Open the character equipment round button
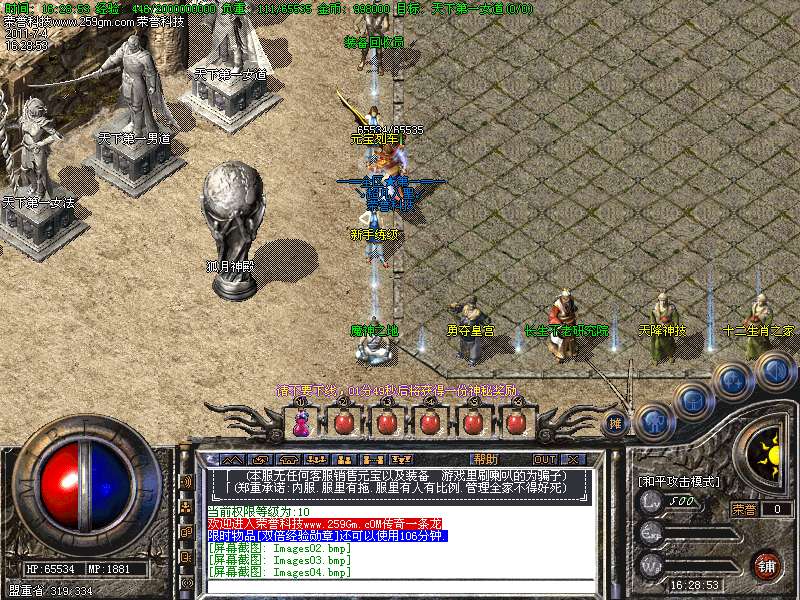This screenshot has height=600, width=800. pos(653,420)
